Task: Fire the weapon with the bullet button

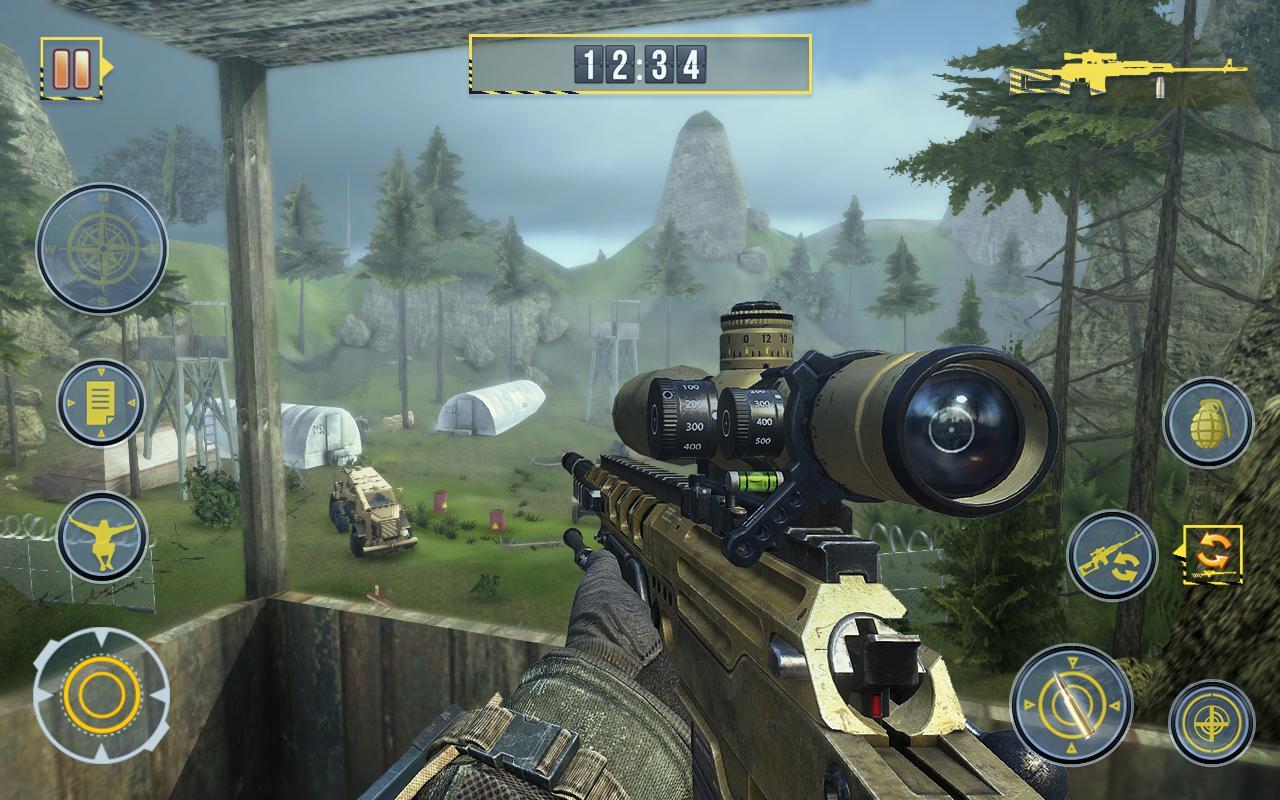Action: click(1071, 705)
